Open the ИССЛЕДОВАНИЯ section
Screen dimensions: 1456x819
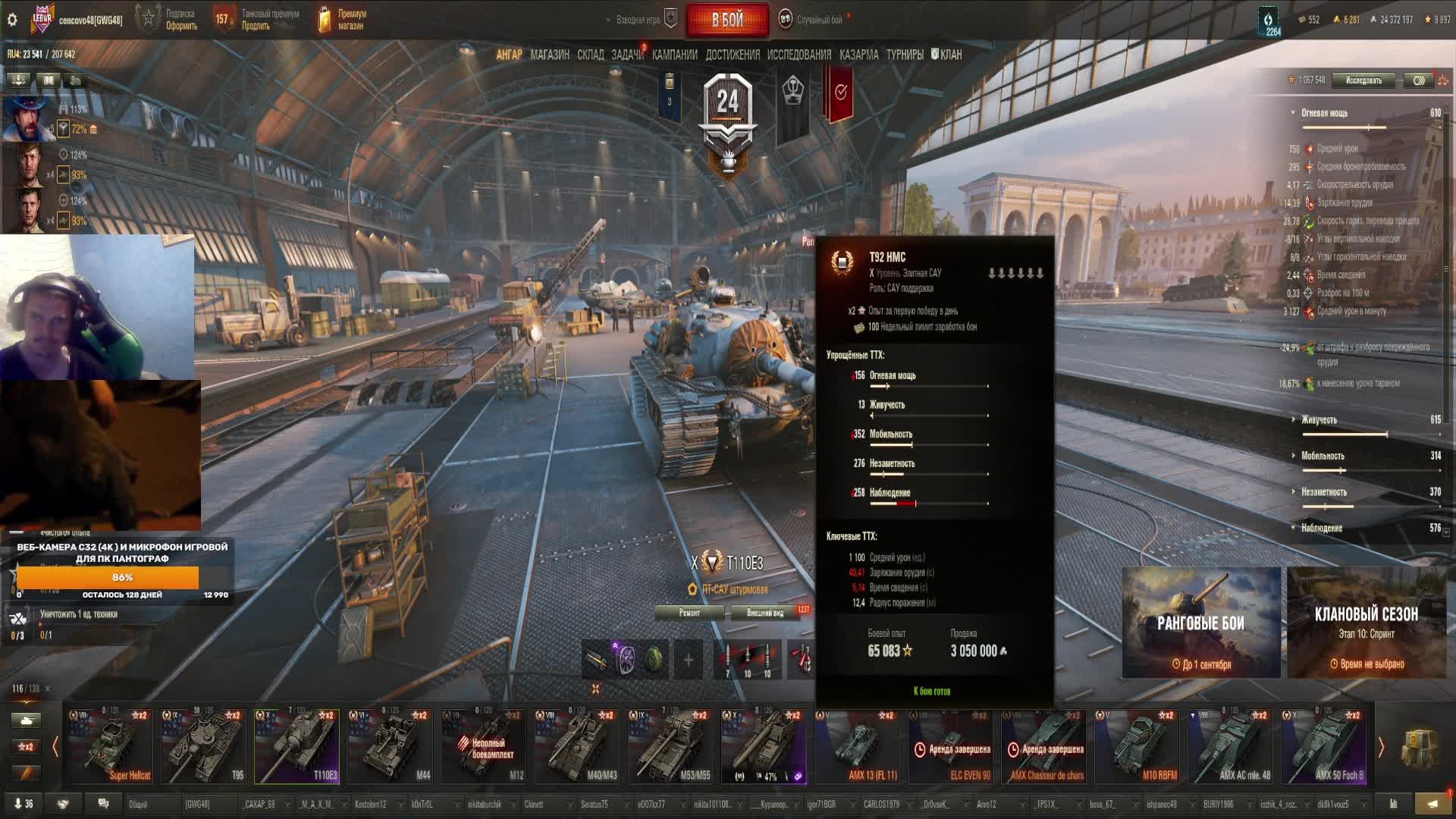[x=799, y=55]
